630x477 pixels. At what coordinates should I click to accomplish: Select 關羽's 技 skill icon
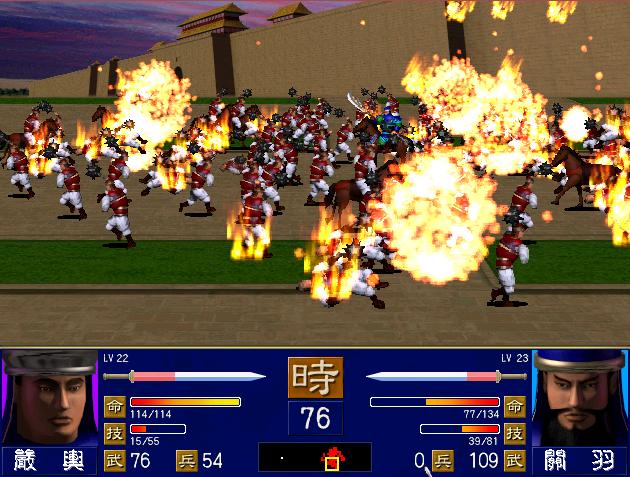(516, 432)
